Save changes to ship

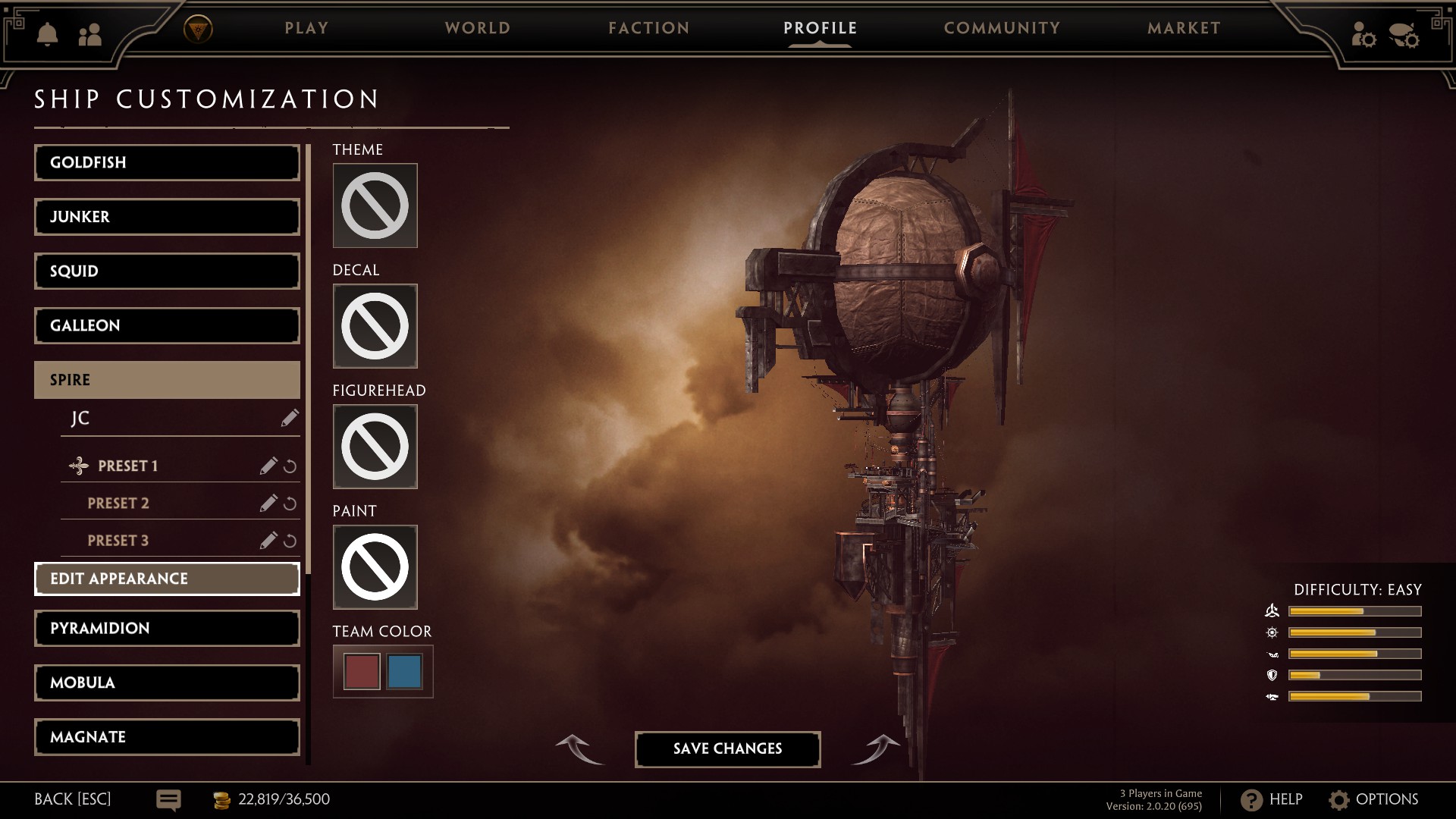[x=727, y=748]
